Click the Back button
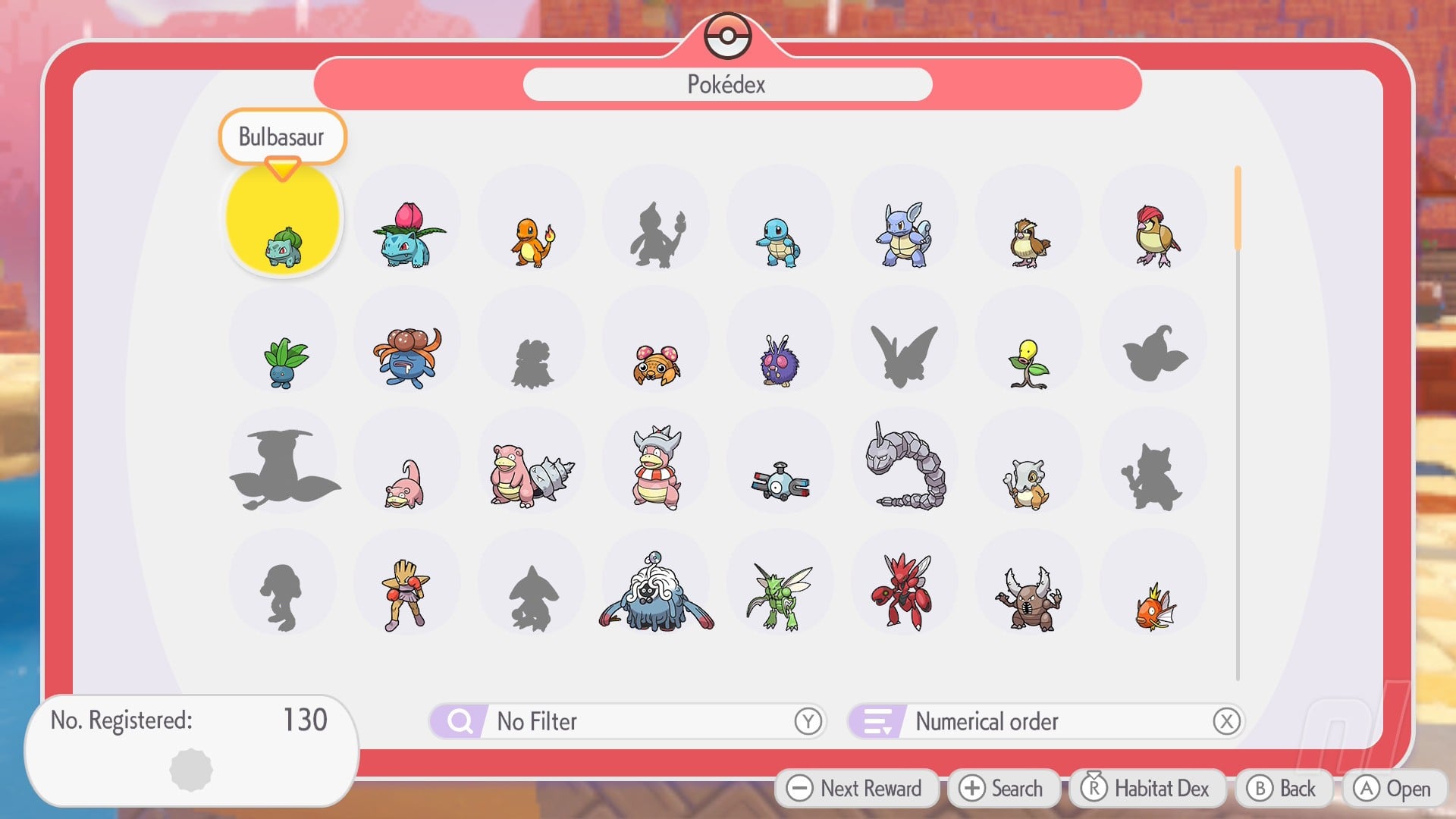This screenshot has width=1456, height=819. [1283, 788]
